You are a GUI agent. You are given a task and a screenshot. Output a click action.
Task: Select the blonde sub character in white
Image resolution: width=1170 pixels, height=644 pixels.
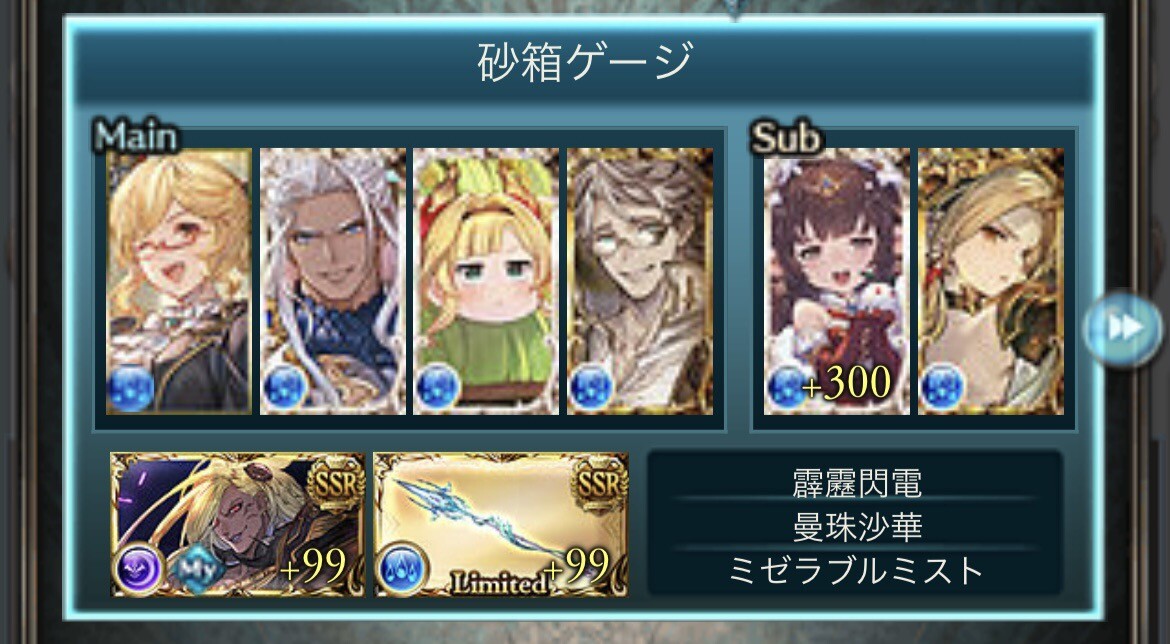[x=991, y=281]
